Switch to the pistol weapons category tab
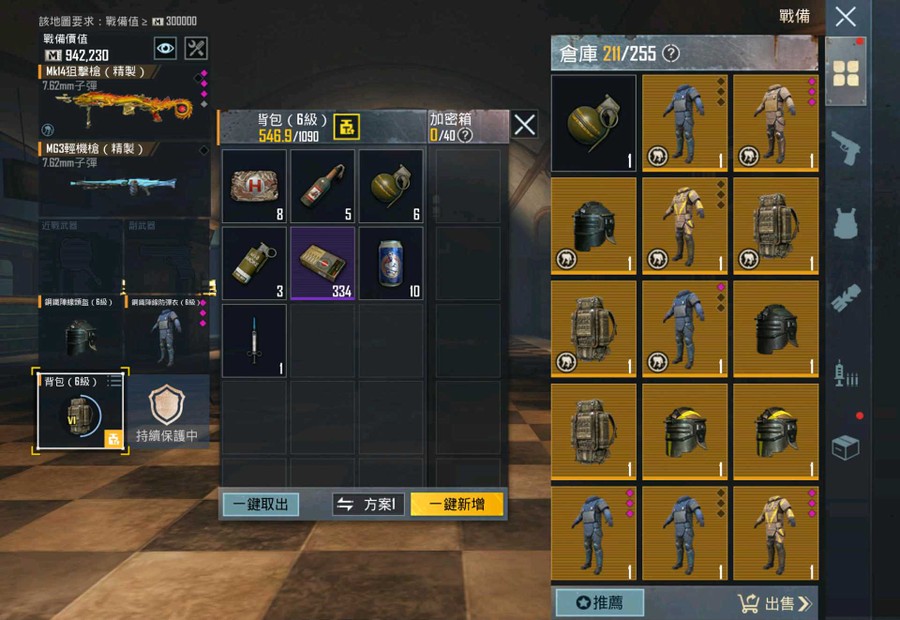900x620 pixels. [846, 147]
